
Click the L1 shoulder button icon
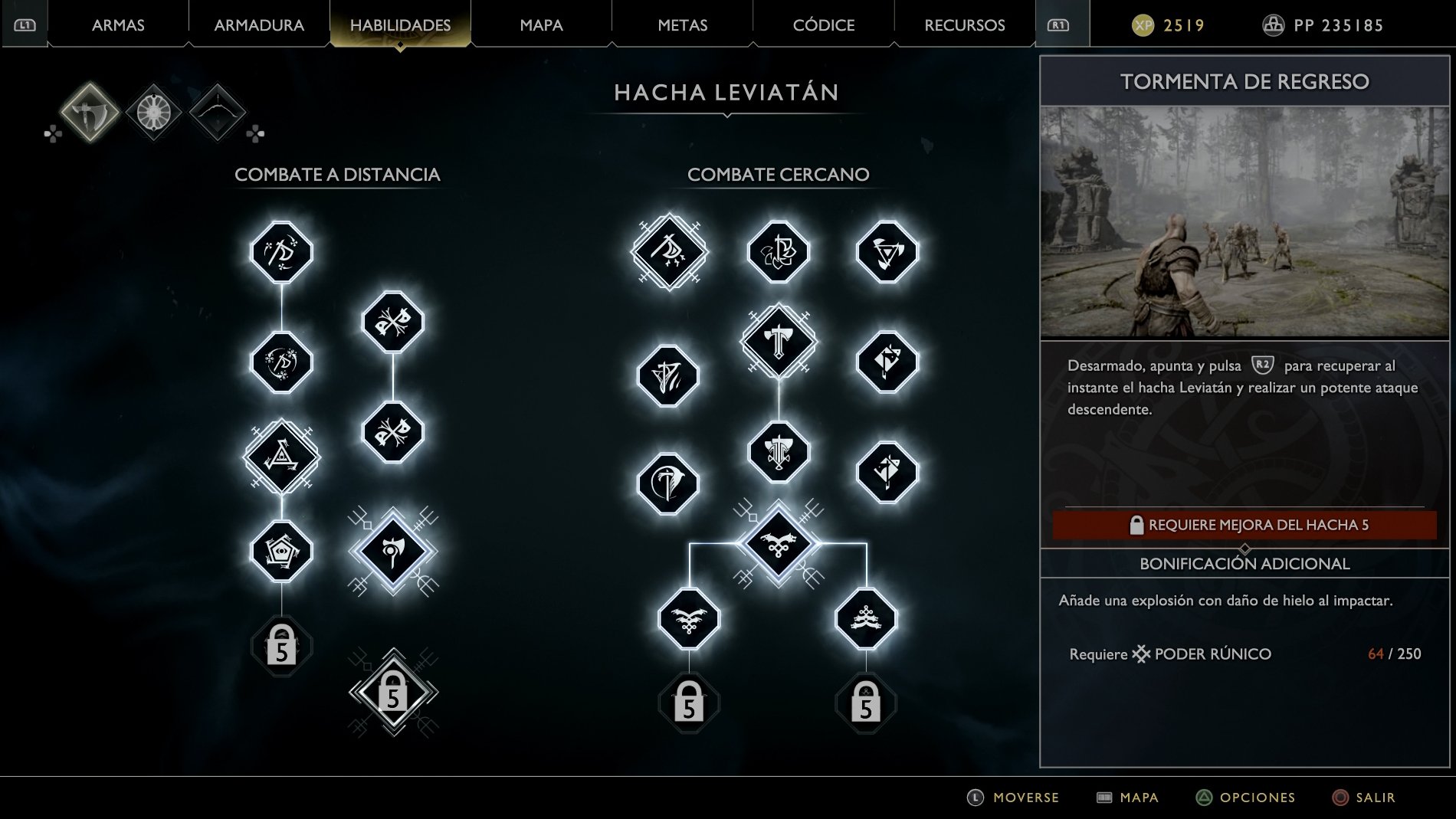click(x=24, y=24)
